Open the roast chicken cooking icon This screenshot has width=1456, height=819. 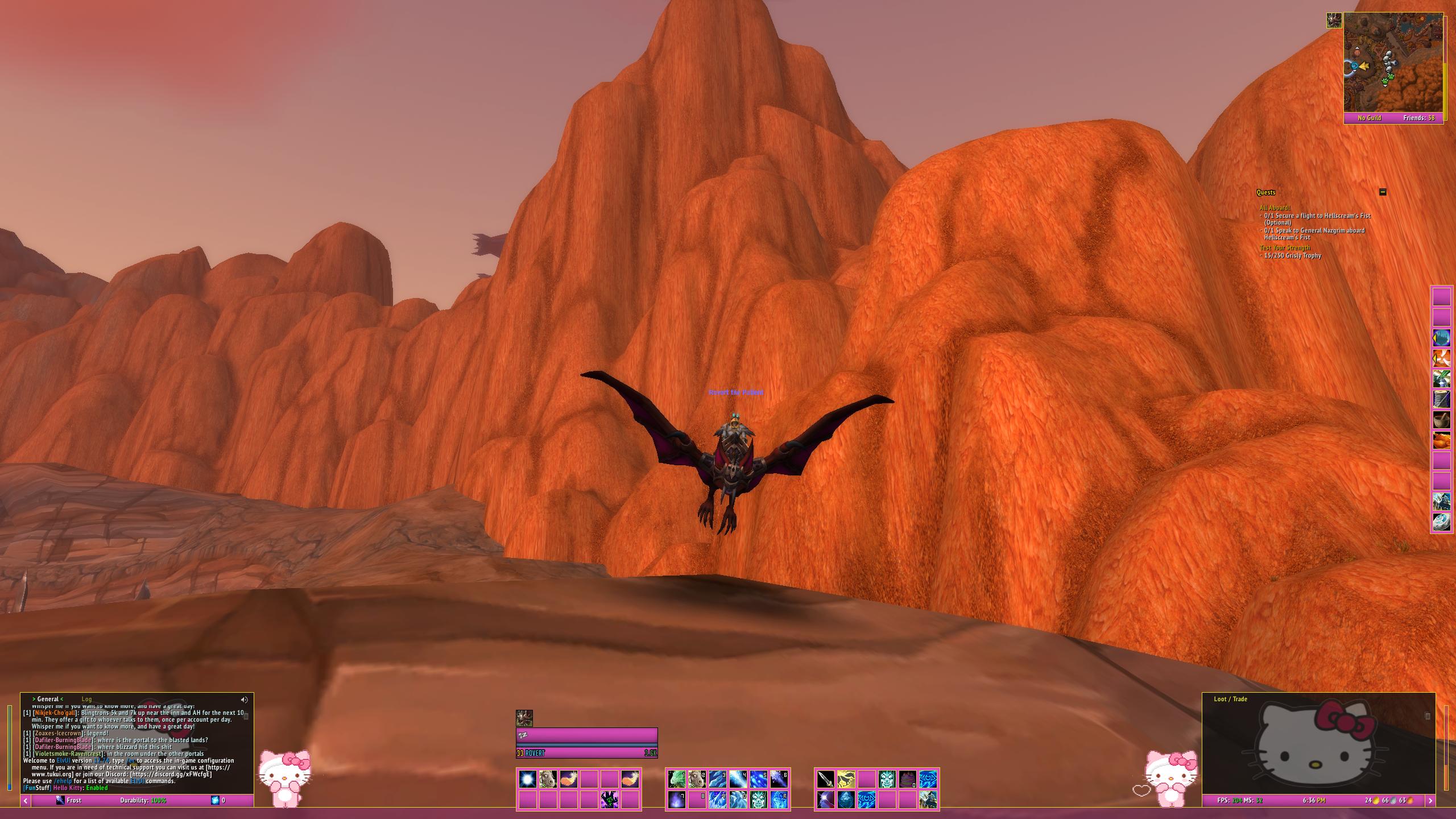[x=1441, y=440]
